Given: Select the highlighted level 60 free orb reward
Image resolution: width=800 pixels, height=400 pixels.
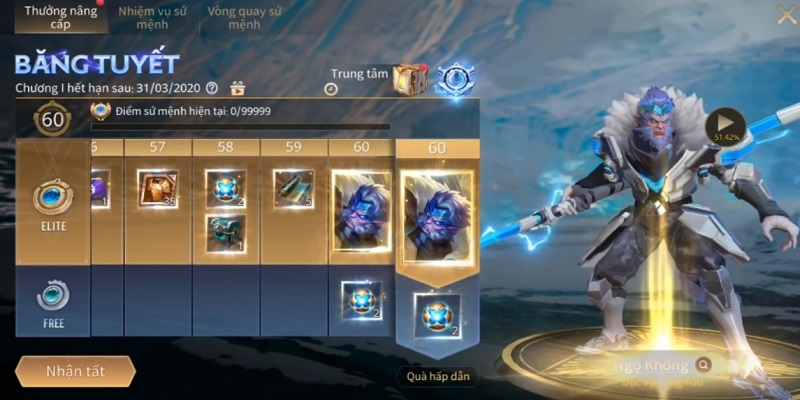Looking at the screenshot, I should click(x=437, y=317).
